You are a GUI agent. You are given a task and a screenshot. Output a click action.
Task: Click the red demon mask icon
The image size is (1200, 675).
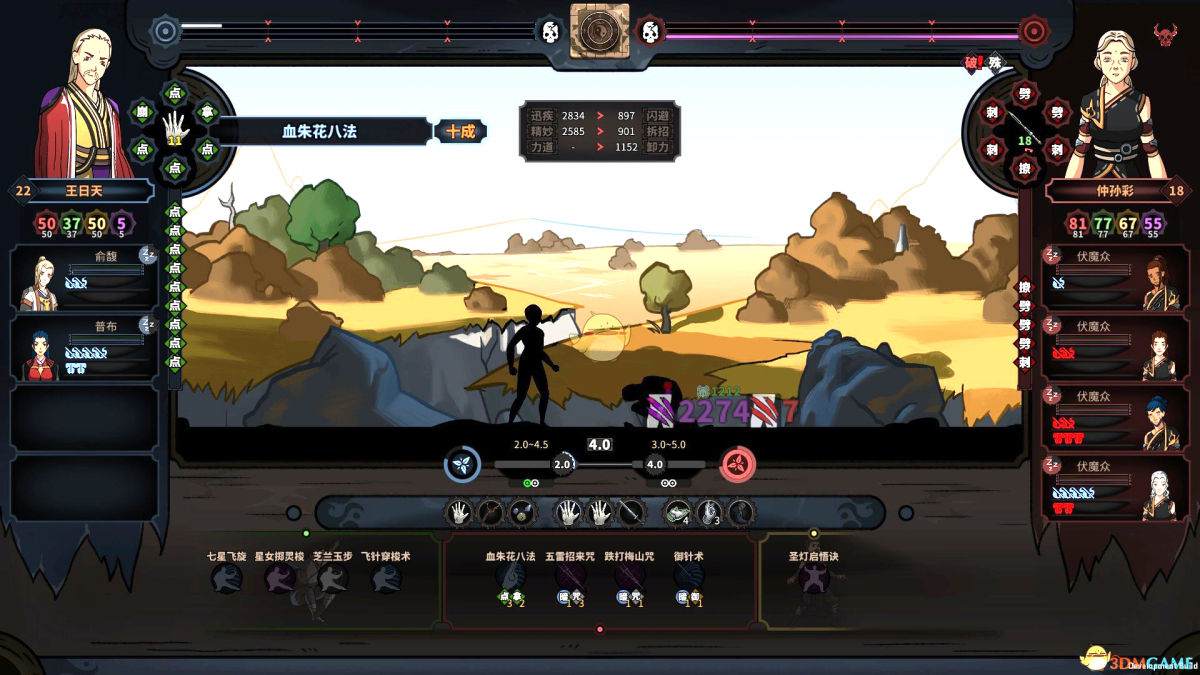point(1164,36)
